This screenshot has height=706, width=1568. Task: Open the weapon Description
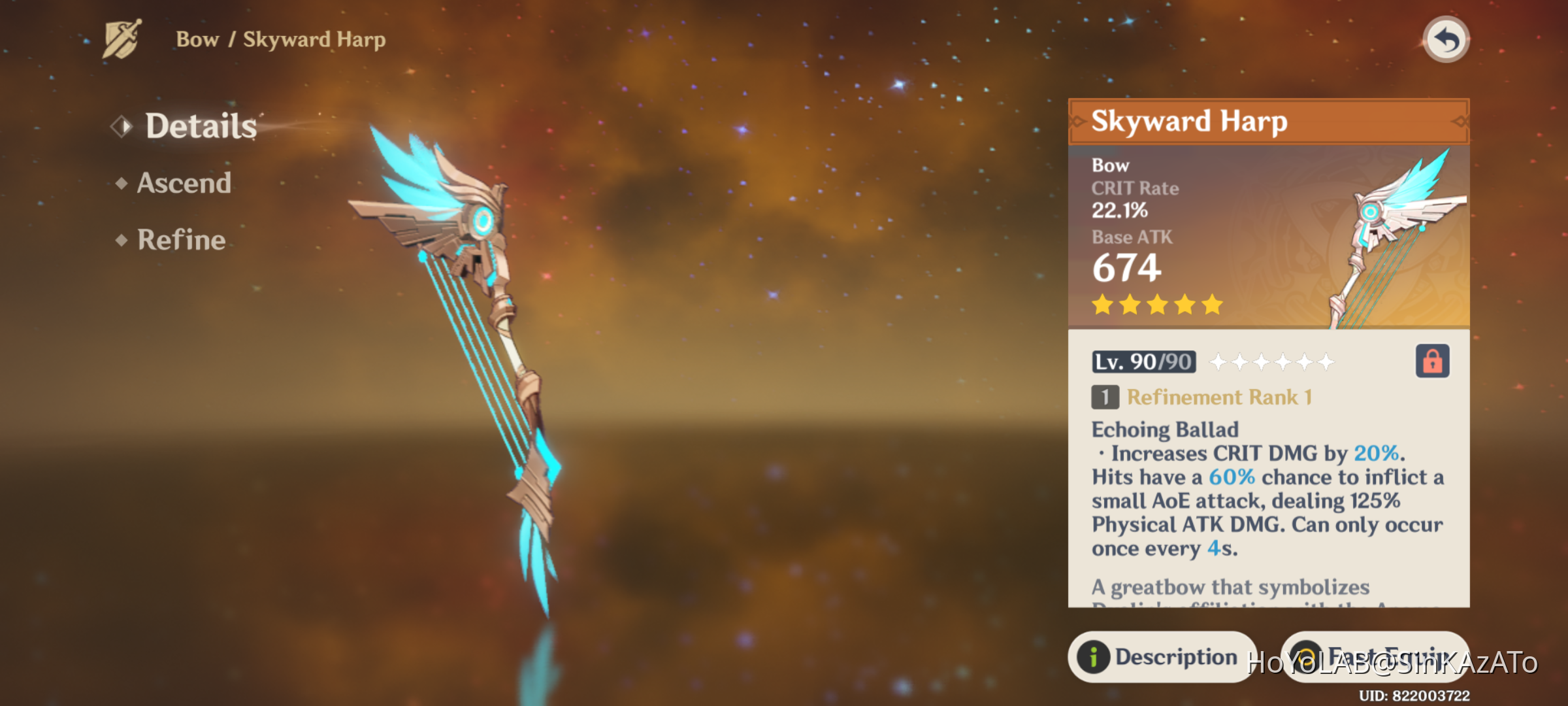click(1162, 656)
